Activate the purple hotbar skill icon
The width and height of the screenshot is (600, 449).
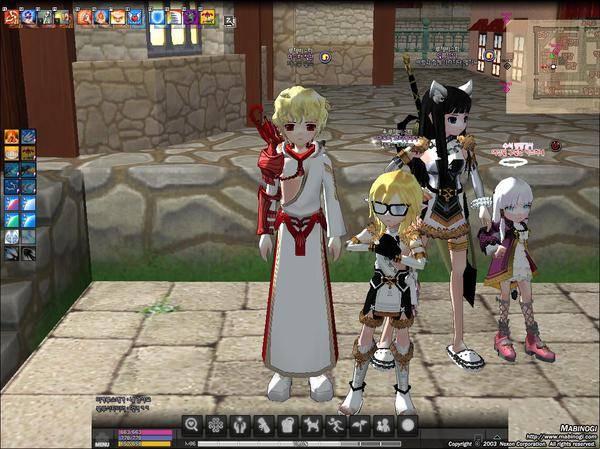[191, 16]
